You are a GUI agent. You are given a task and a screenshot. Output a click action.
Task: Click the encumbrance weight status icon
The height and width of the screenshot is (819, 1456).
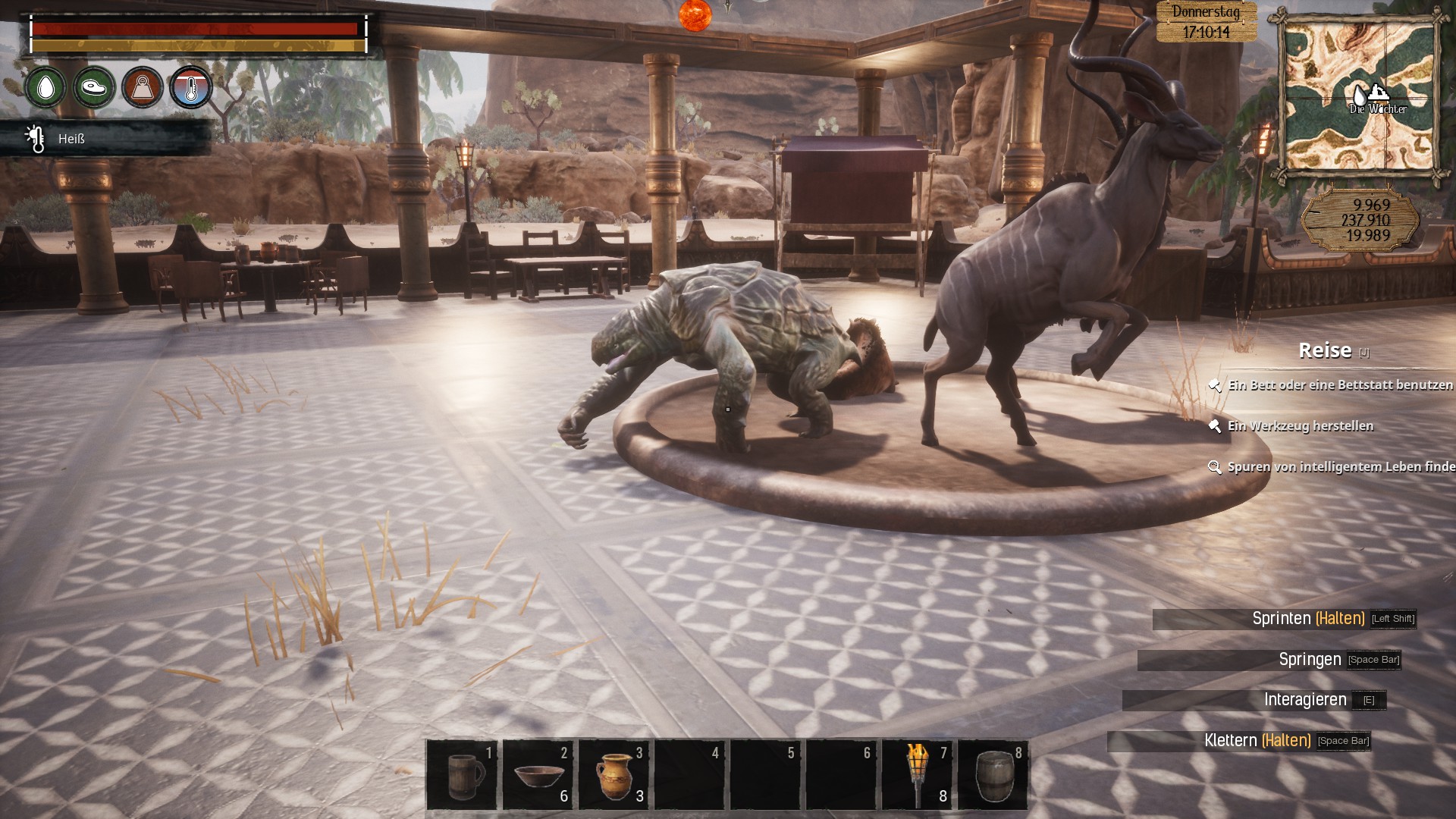[x=143, y=88]
